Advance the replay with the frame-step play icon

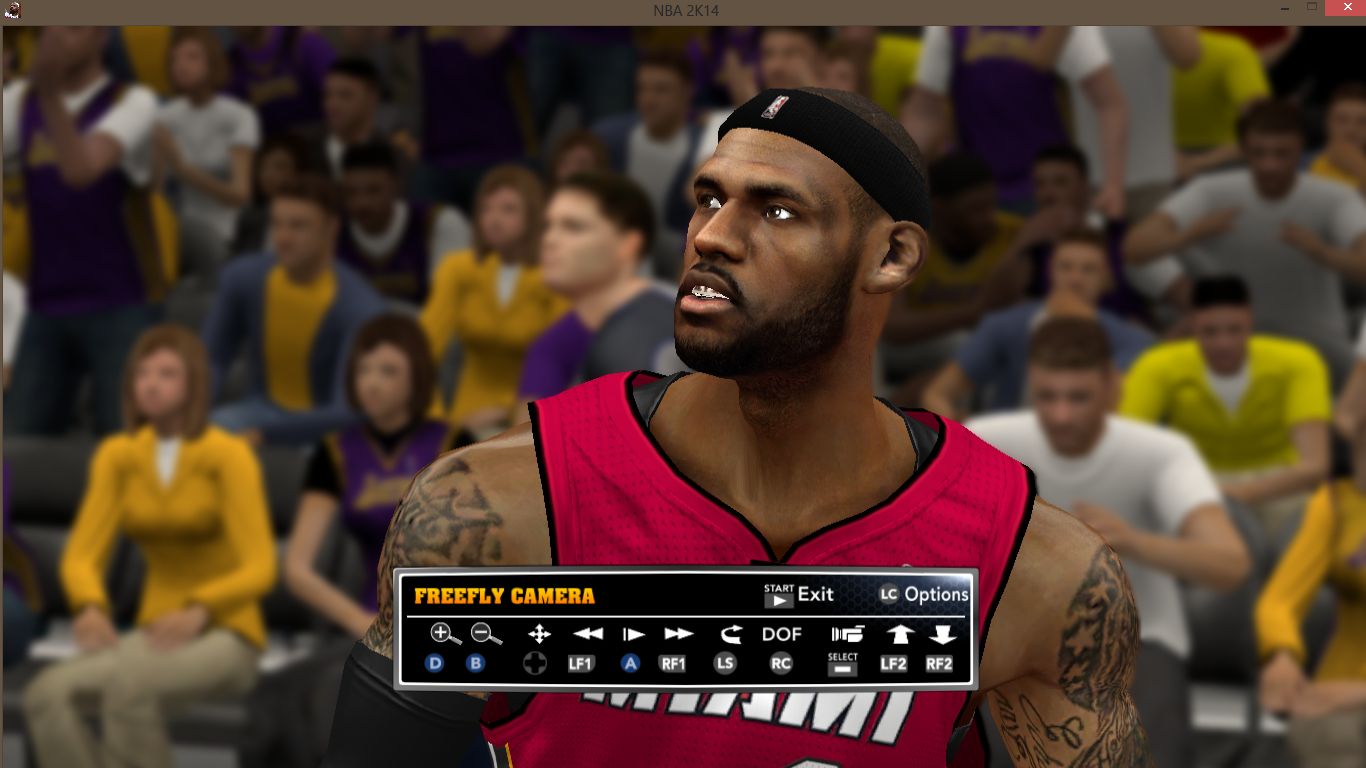tap(633, 633)
